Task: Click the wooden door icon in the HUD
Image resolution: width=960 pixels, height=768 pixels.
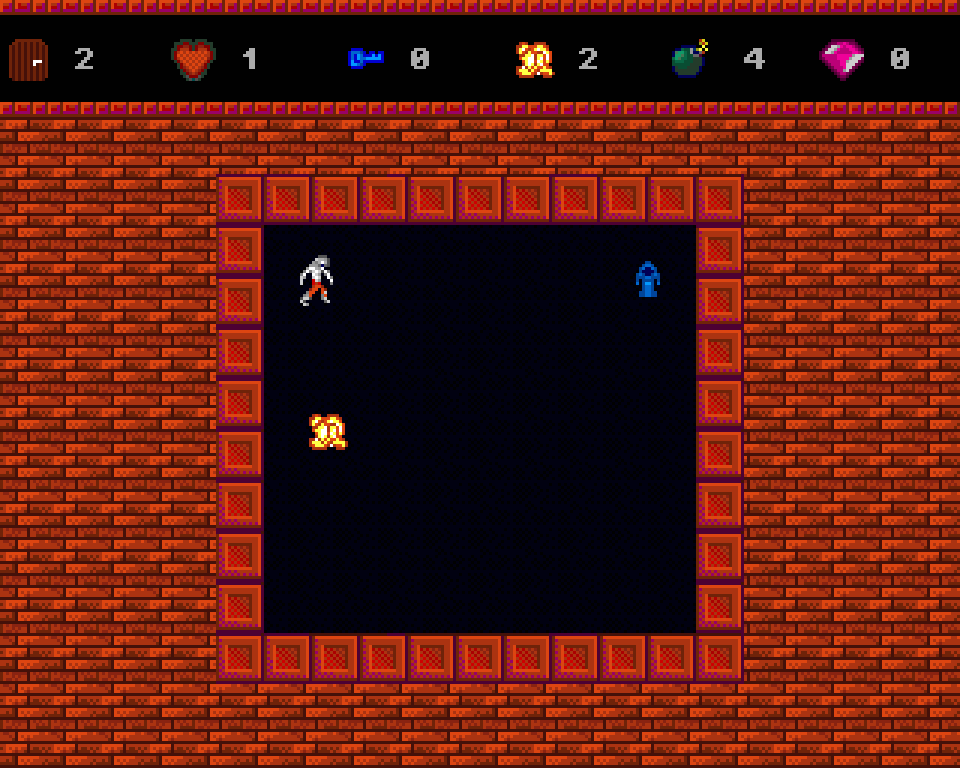Action: click(28, 60)
